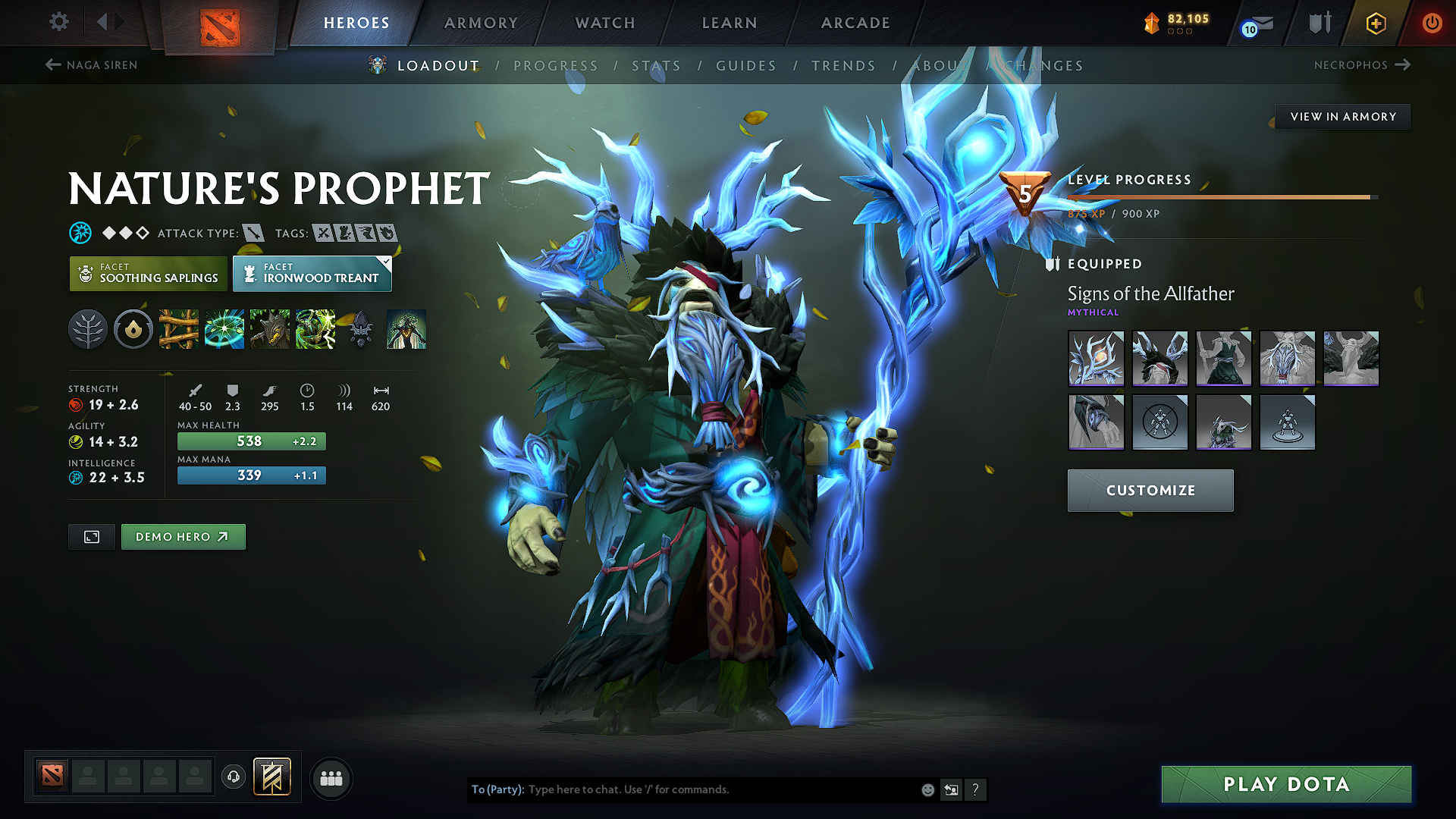
Task: Open the team roster grid button
Action: [x=331, y=777]
